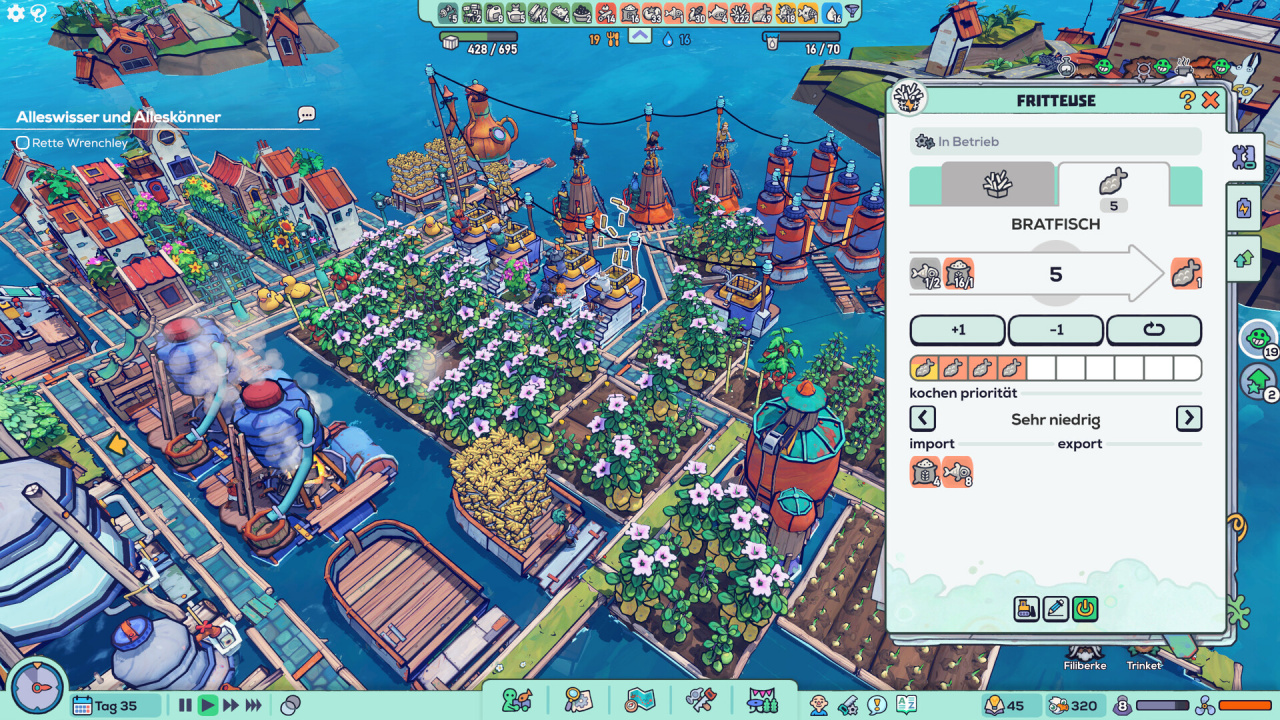This screenshot has width=1280, height=720.
Task: Add one Bratfisch with the +1 button
Action: point(957,330)
